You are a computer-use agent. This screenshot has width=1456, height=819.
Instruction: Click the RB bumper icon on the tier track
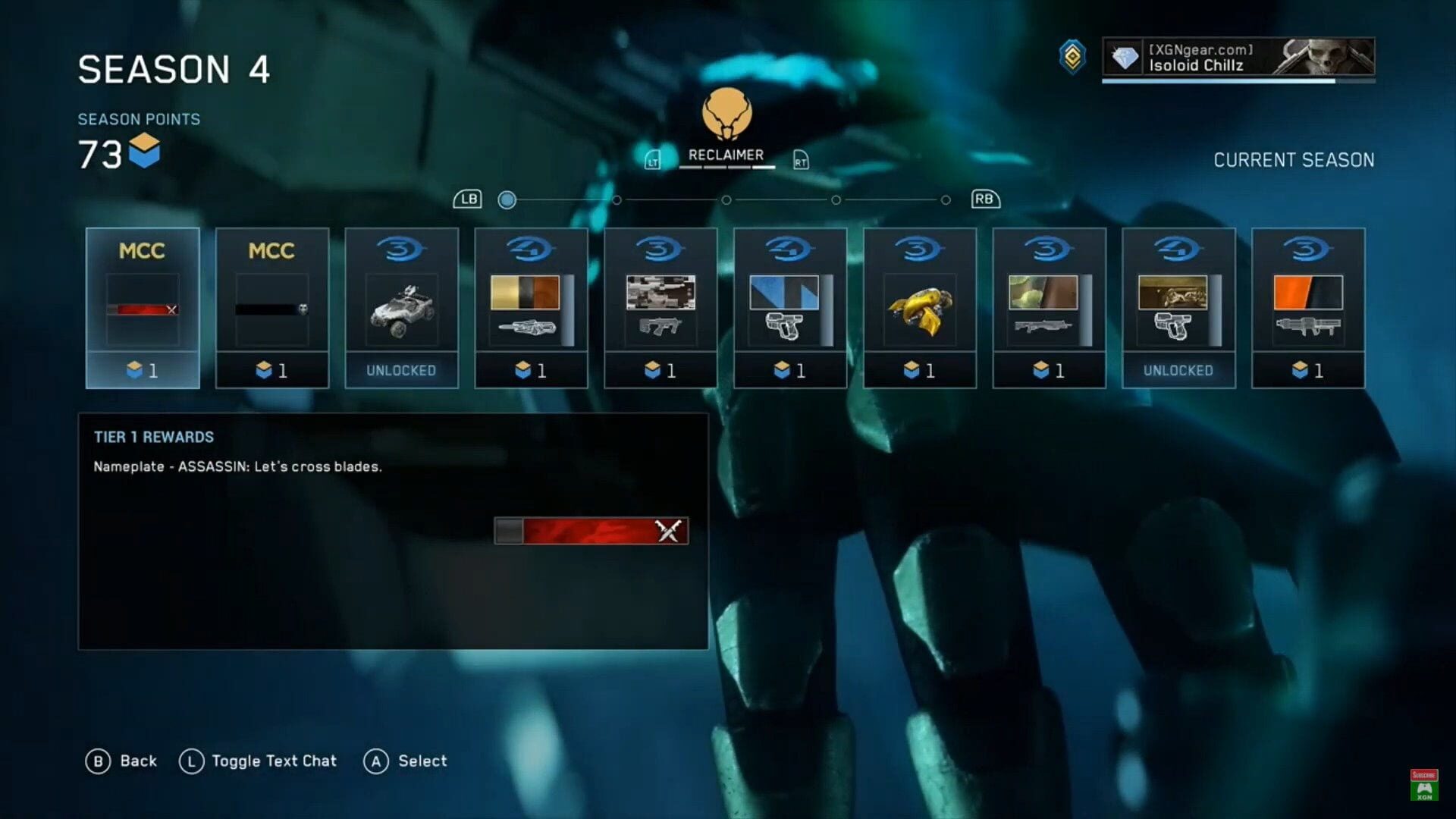pos(985,199)
